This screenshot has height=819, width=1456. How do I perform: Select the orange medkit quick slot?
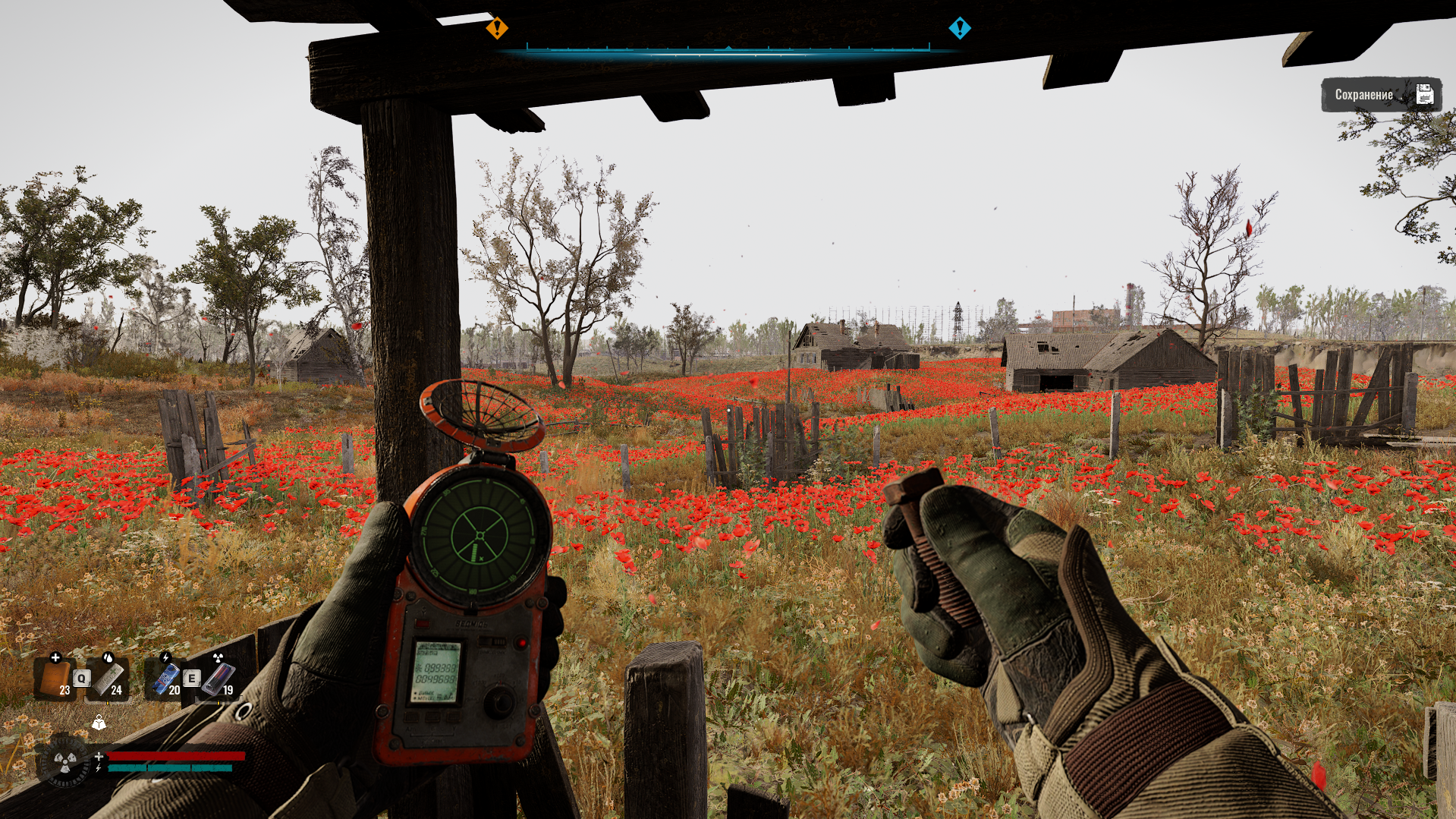(54, 678)
